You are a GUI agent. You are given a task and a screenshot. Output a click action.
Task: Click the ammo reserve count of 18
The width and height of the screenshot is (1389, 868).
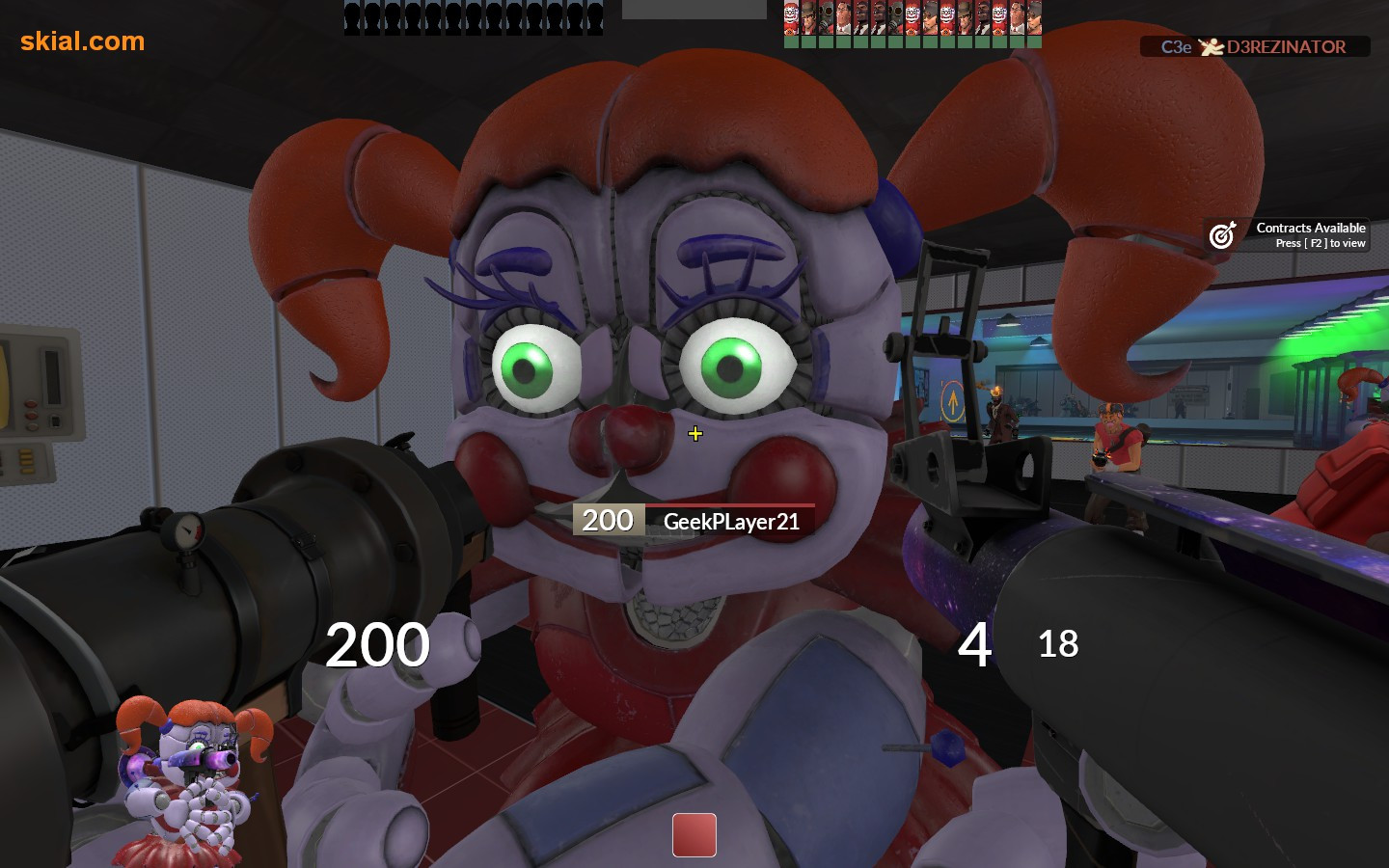point(1058,644)
